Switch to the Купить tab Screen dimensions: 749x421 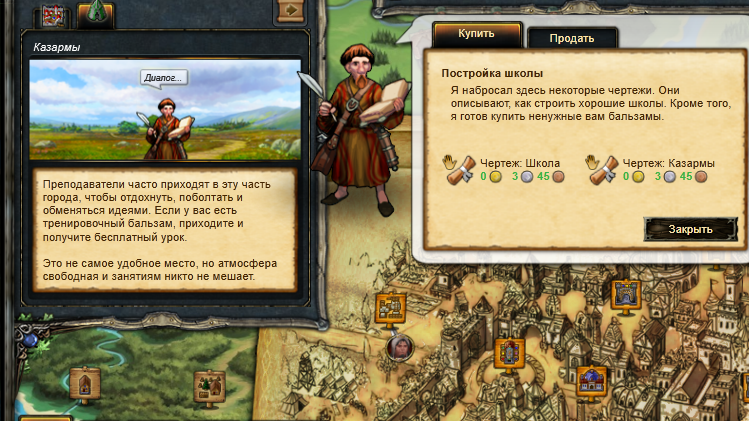click(476, 35)
